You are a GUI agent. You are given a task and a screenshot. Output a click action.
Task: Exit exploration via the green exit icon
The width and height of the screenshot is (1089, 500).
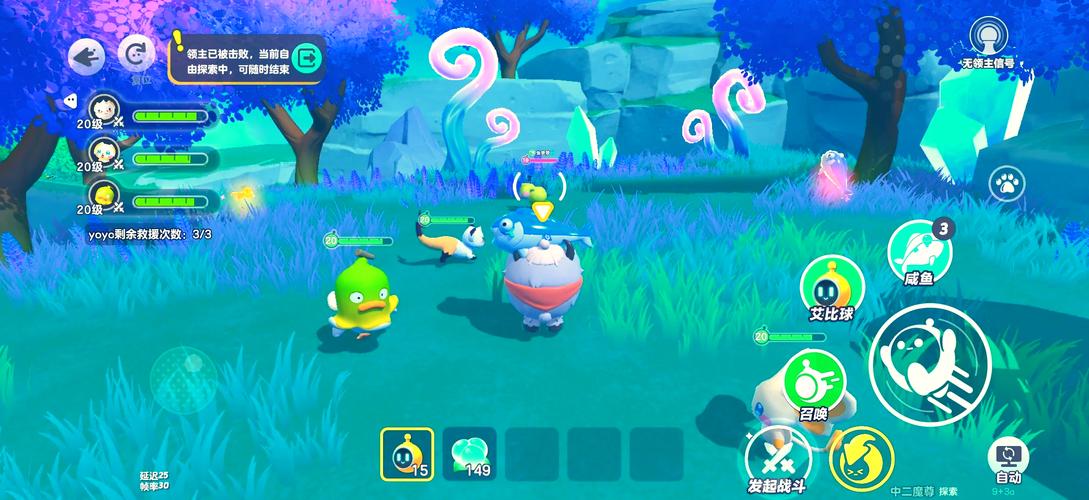tap(308, 58)
